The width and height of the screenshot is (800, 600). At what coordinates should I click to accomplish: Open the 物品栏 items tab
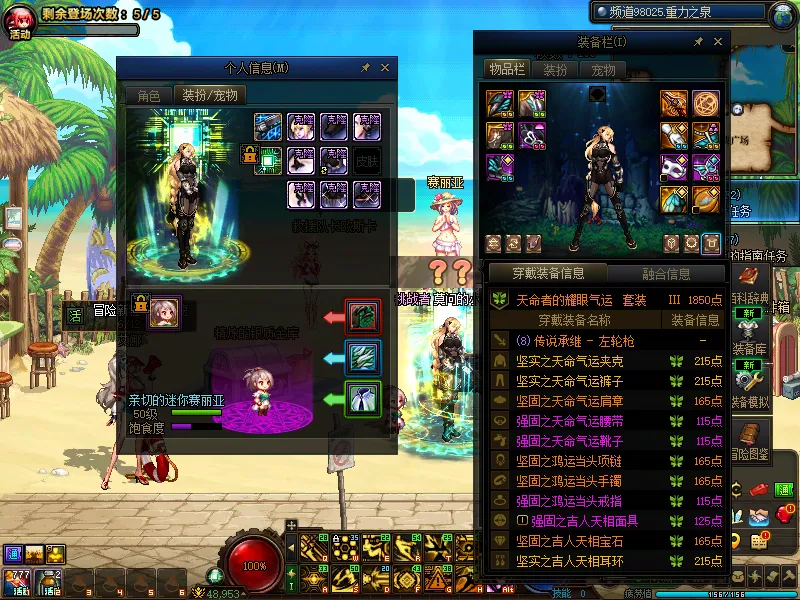point(507,69)
